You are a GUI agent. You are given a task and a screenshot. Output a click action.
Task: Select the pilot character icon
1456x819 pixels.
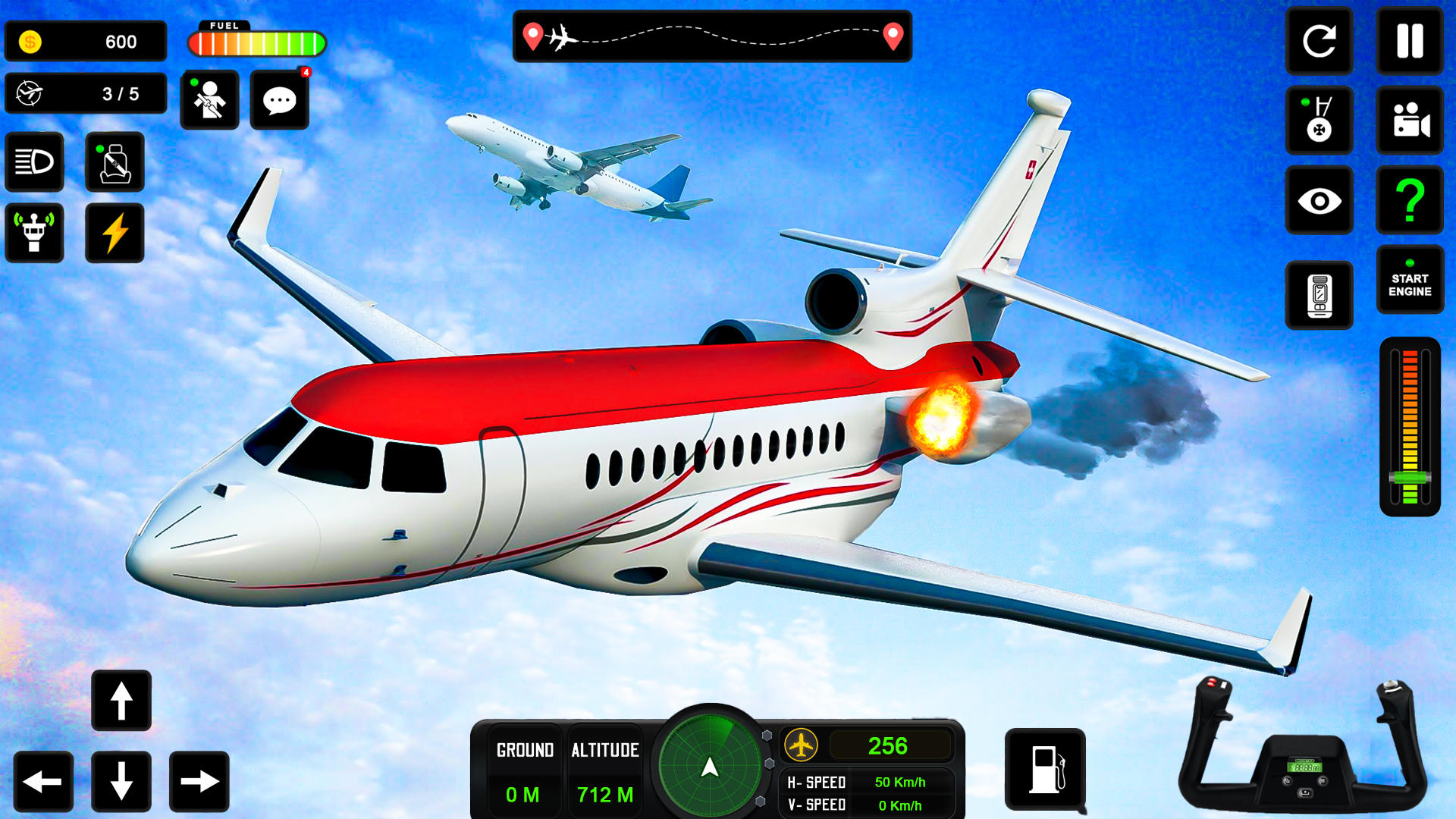(x=209, y=99)
